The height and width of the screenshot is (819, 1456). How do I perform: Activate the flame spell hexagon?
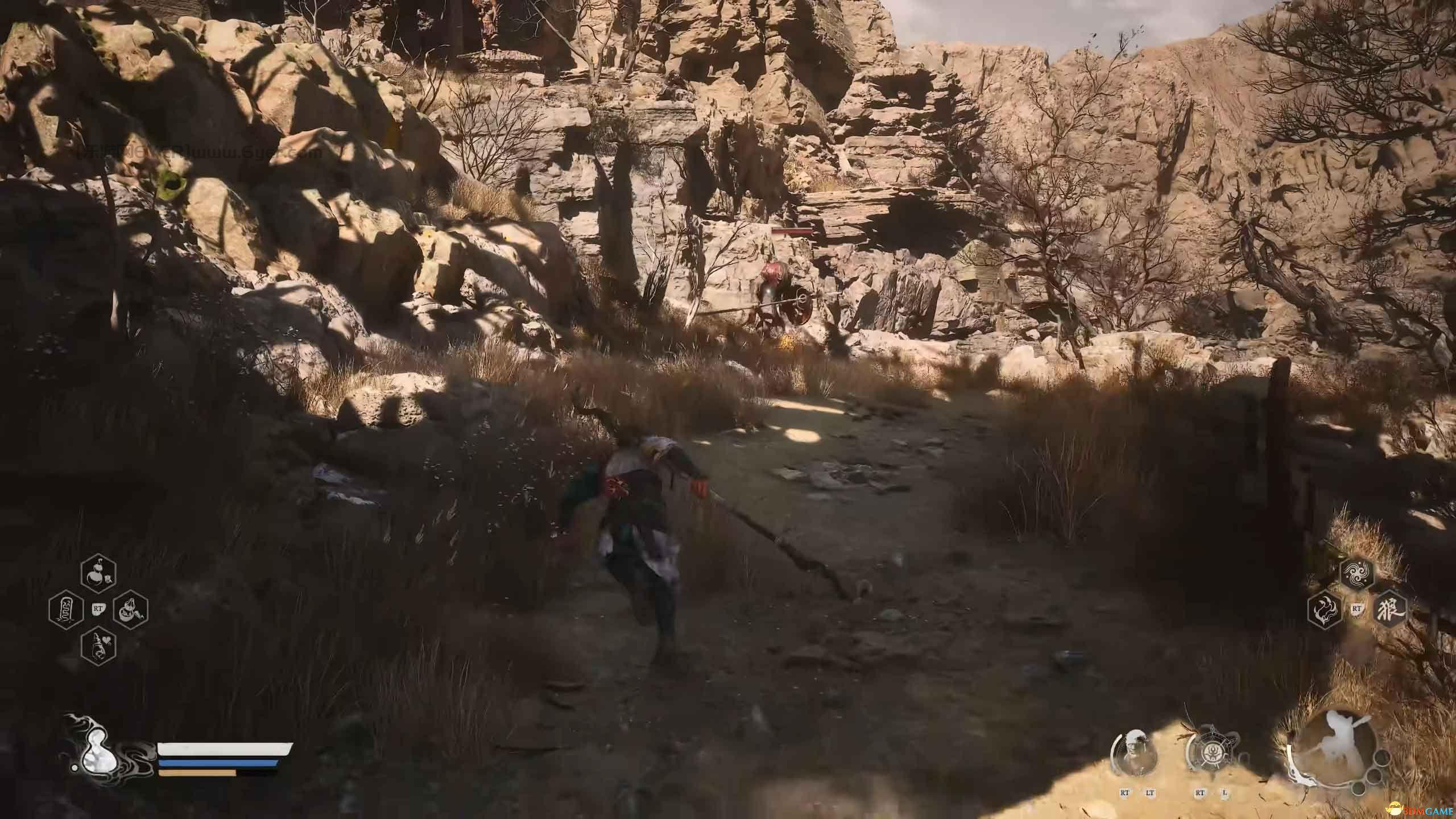tap(1325, 610)
